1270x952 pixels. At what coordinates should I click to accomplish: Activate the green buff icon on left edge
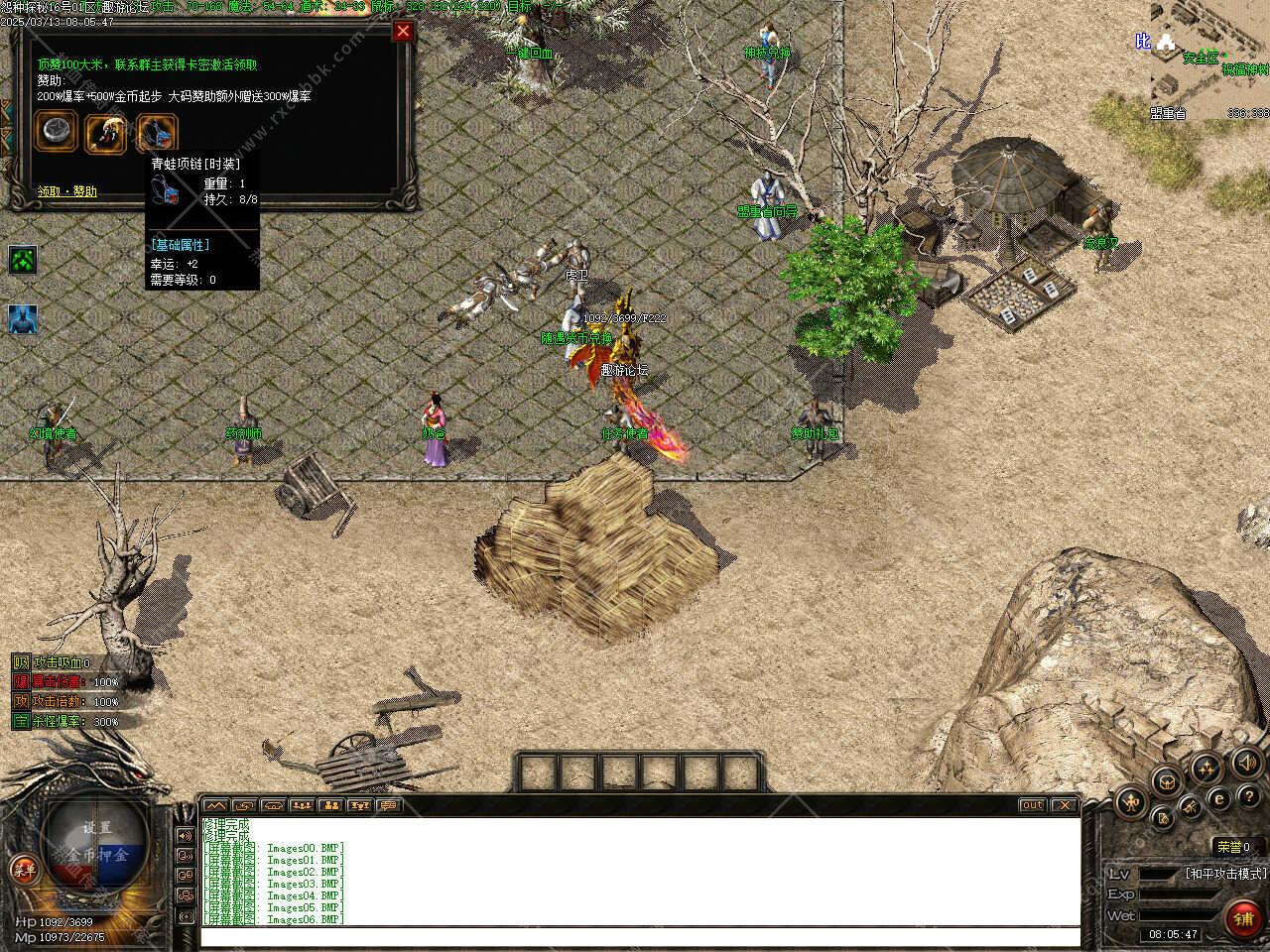(23, 261)
